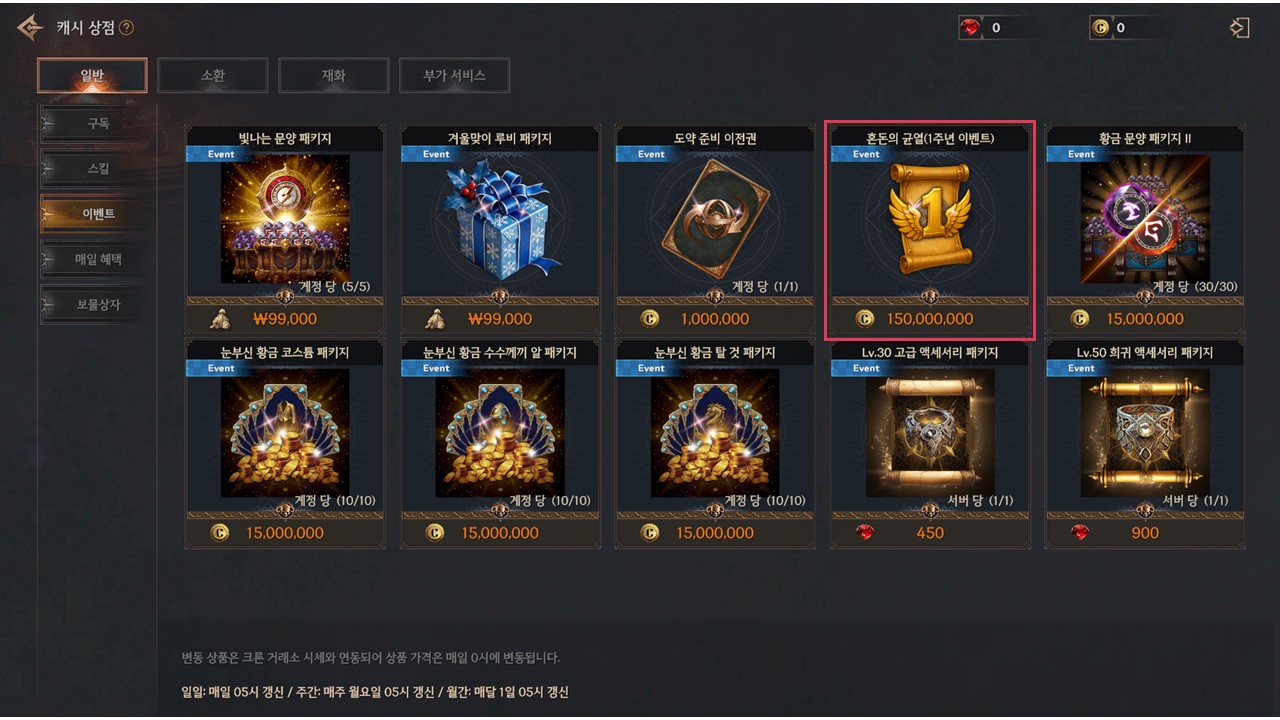Pick the 황금 문양 패키지 II item

(x=1145, y=220)
